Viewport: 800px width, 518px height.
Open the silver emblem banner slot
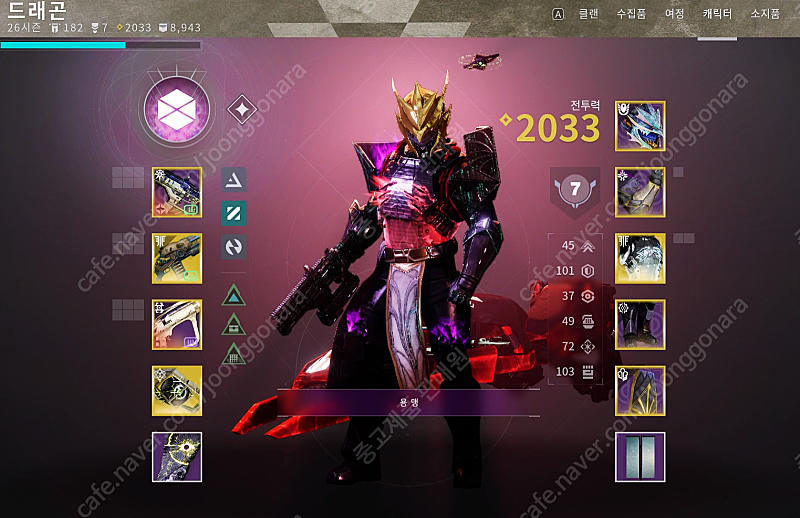coord(640,456)
